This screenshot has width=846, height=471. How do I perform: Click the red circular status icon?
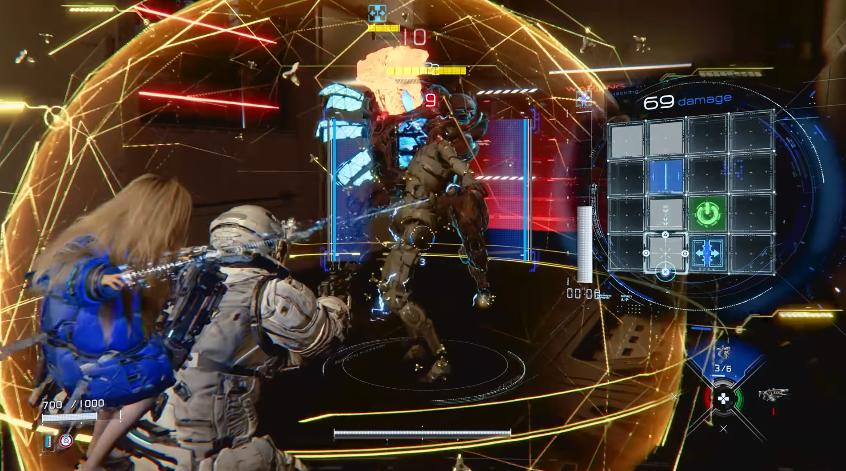(x=66, y=440)
